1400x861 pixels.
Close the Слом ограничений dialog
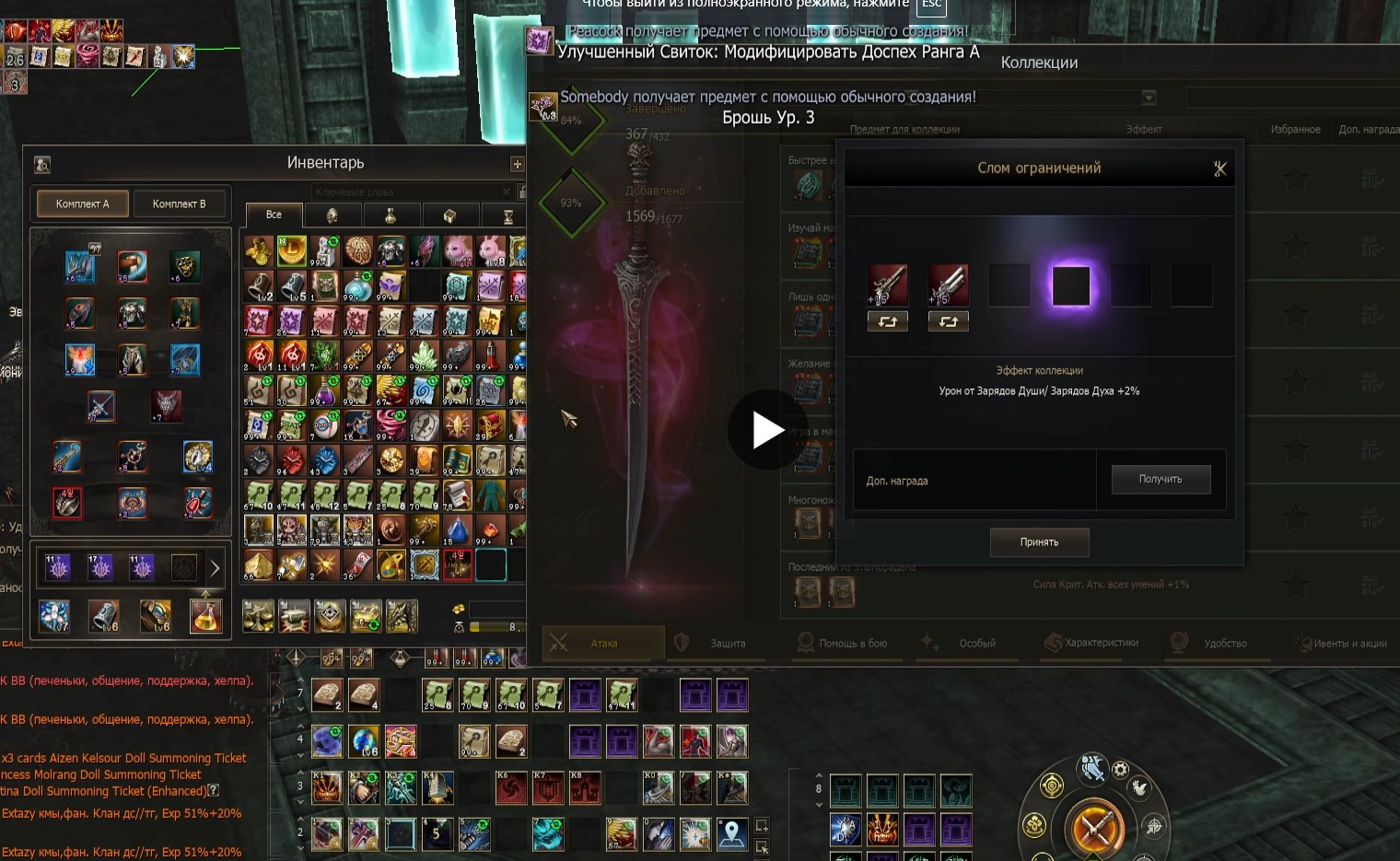click(x=1220, y=169)
